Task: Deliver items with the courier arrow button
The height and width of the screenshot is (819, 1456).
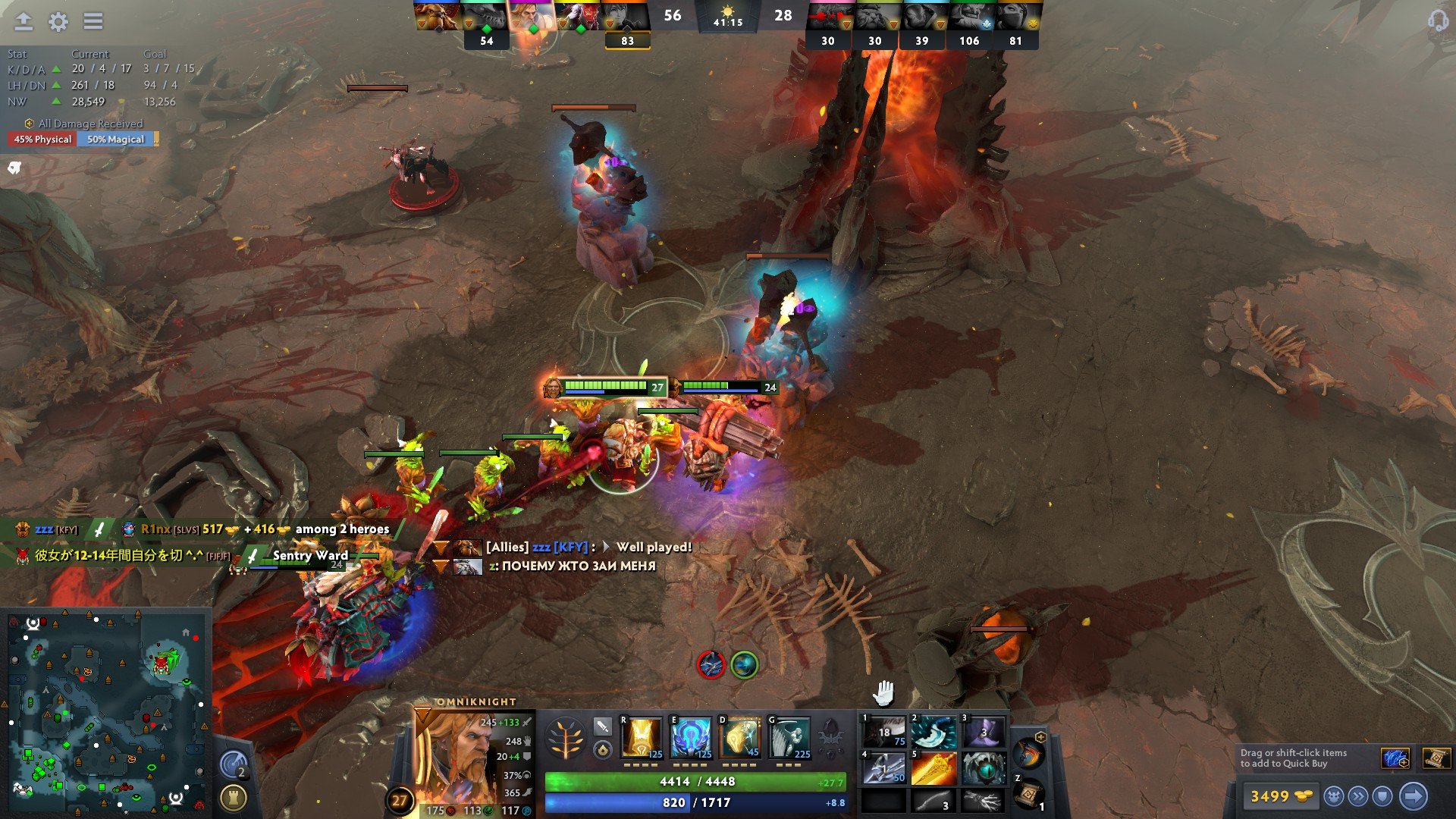Action: pos(1413,796)
